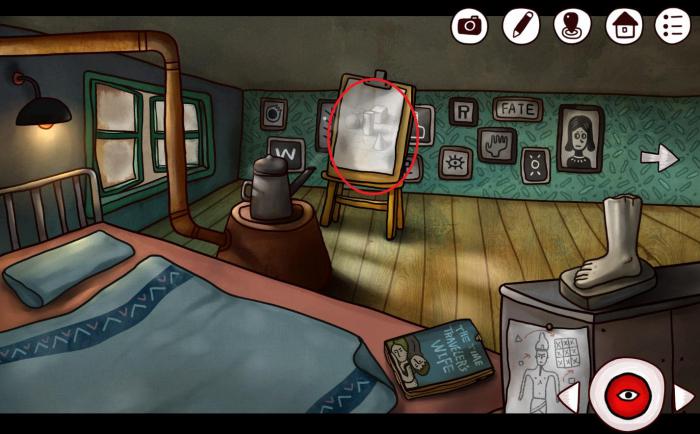This screenshot has height=434, width=700.
Task: Click the white arrow to move right
Action: (x=659, y=157)
